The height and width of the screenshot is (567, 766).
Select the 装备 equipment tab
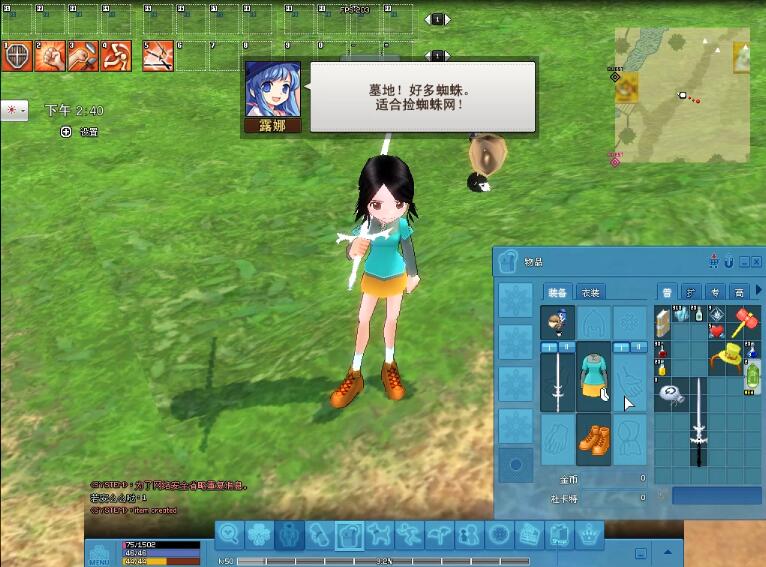point(558,292)
